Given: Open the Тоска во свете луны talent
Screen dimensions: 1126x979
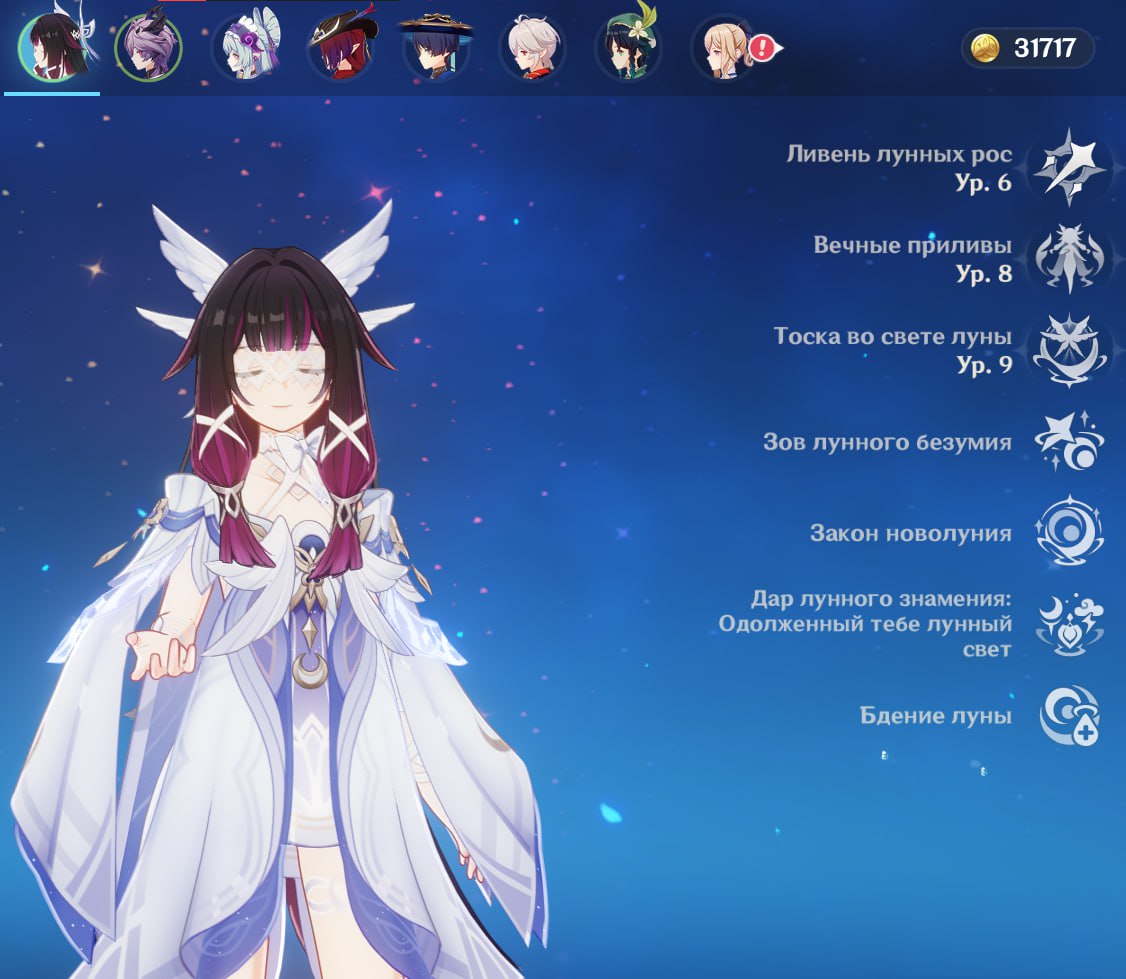Looking at the screenshot, I should pyautogui.click(x=1070, y=350).
